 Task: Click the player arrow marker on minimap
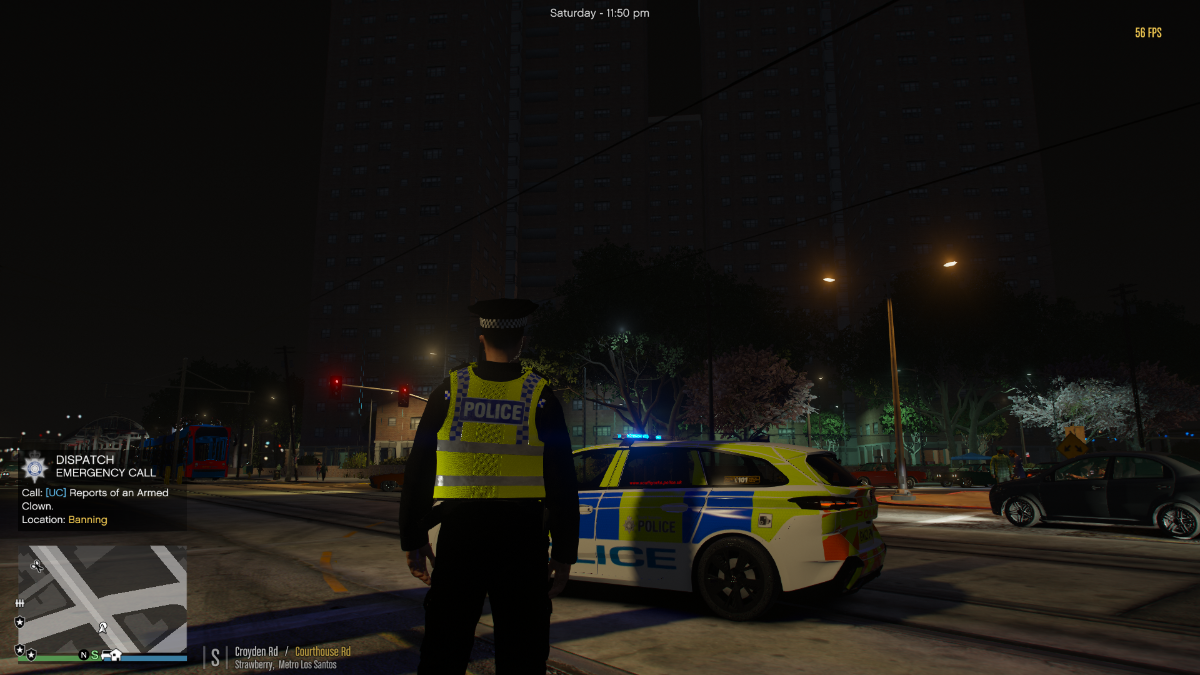click(102, 628)
